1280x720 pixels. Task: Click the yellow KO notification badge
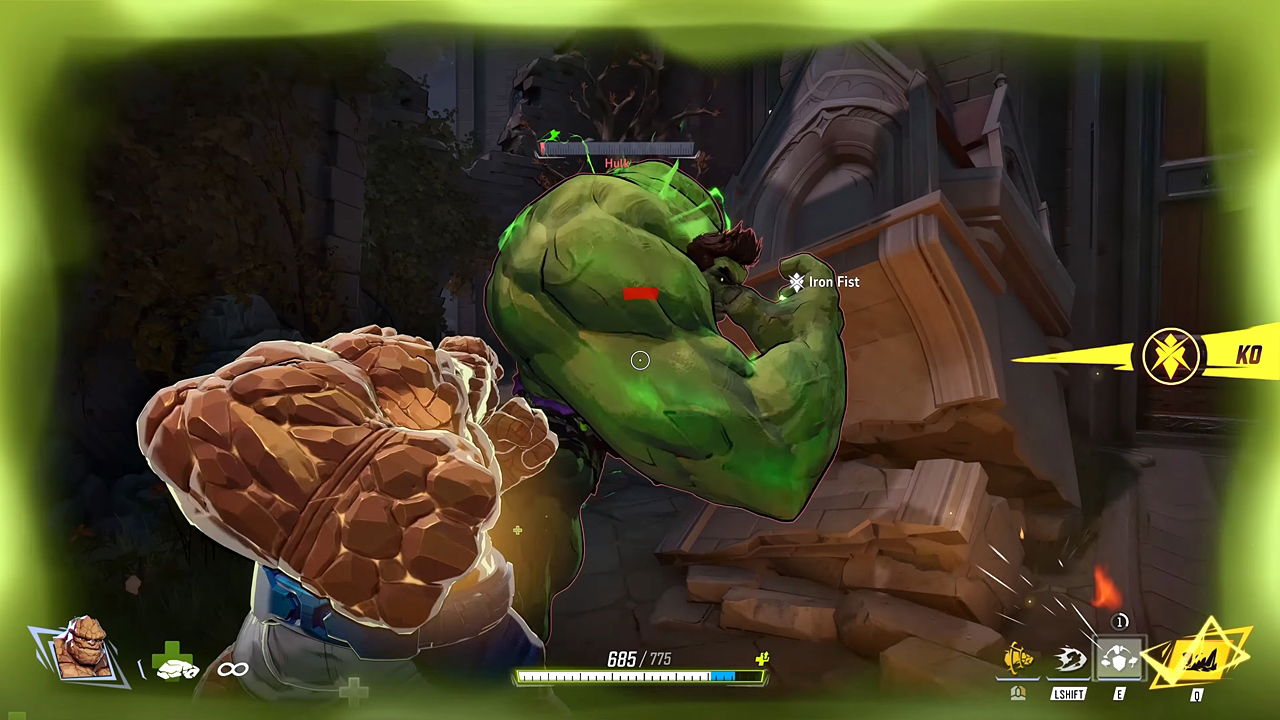(x=1171, y=356)
